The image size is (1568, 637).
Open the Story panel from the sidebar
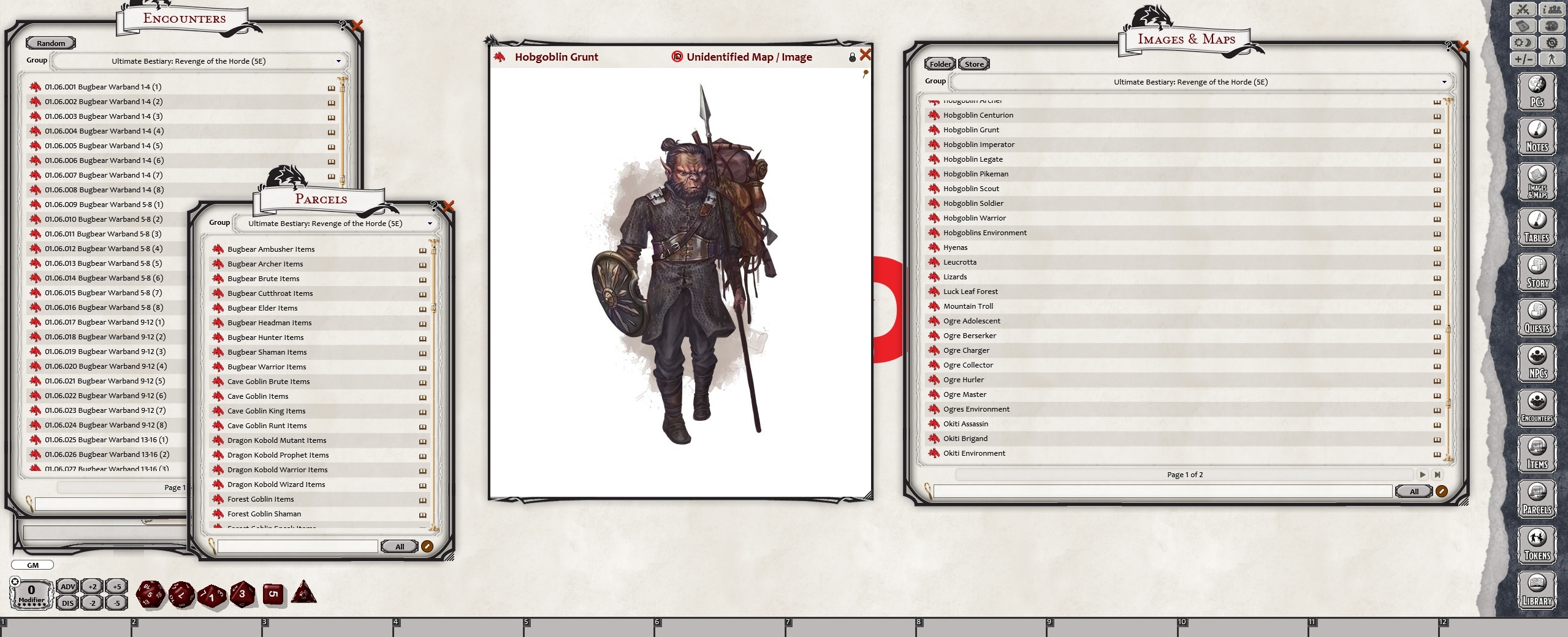[1537, 272]
